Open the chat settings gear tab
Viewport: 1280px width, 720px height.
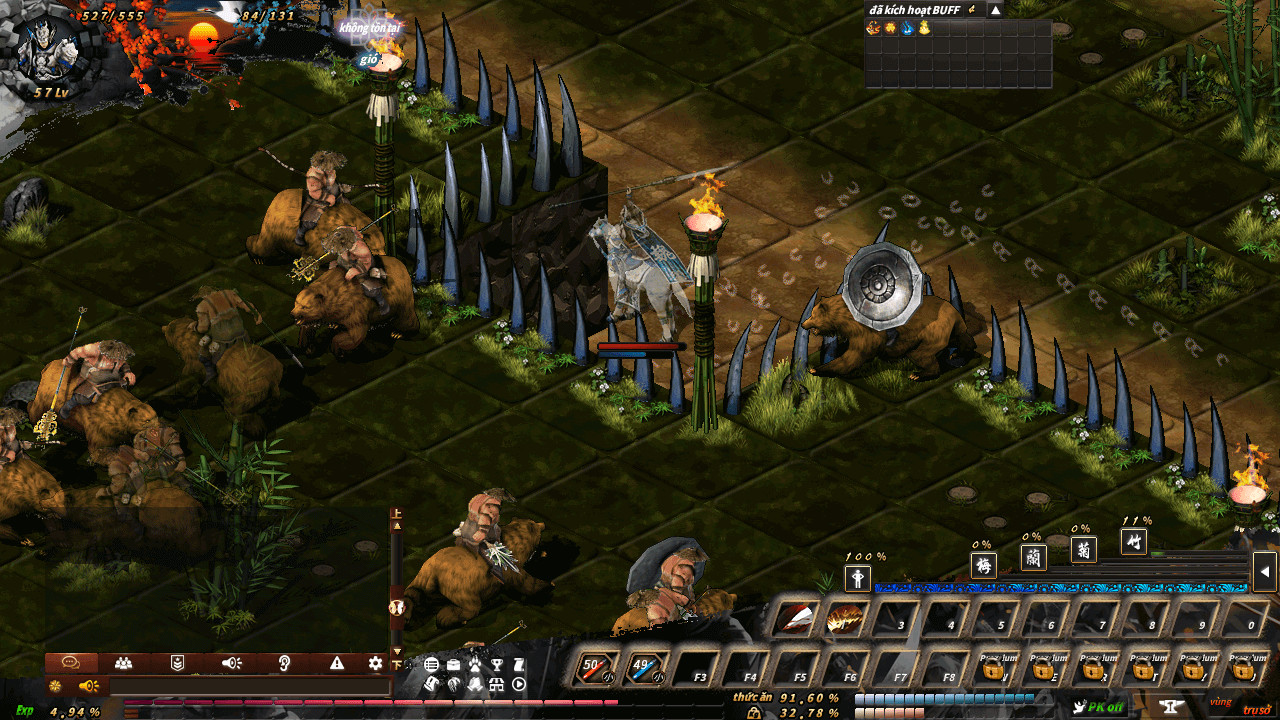(374, 663)
